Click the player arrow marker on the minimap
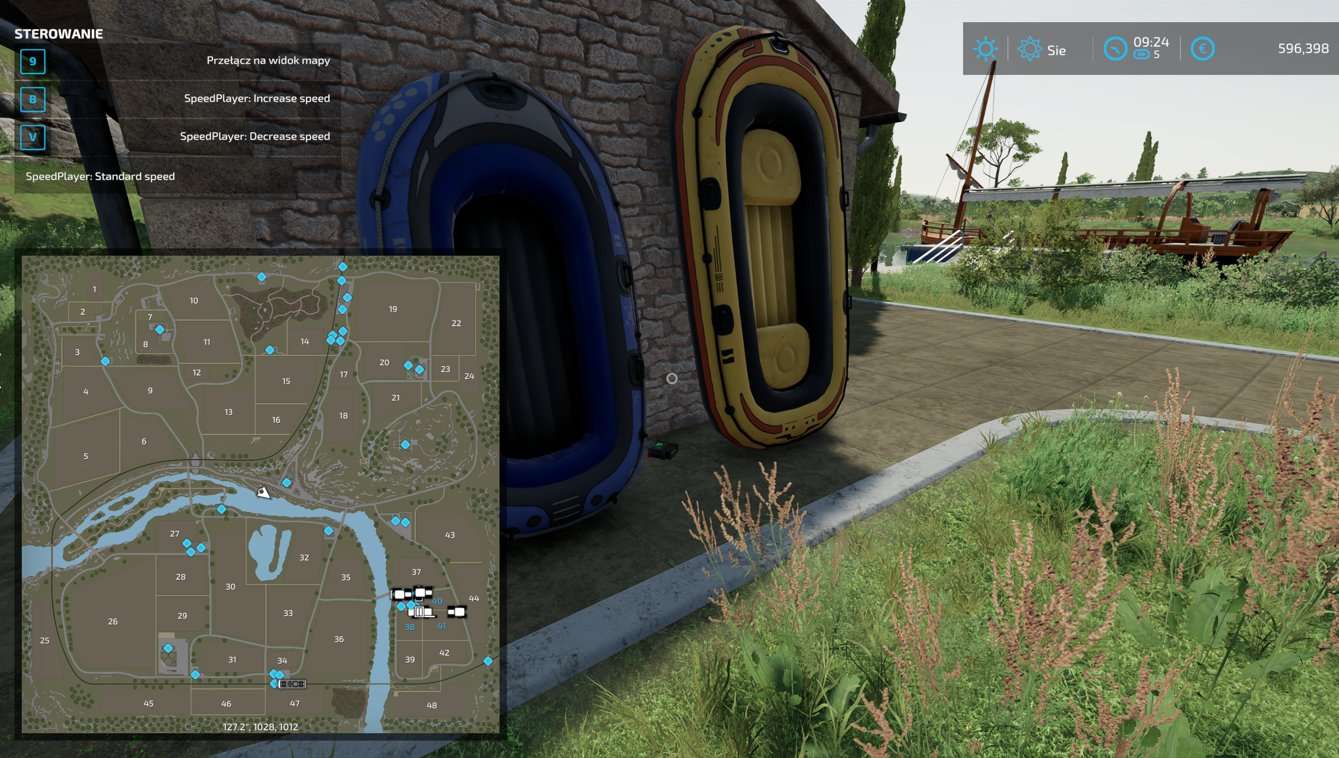This screenshot has height=758, width=1339. [x=263, y=490]
